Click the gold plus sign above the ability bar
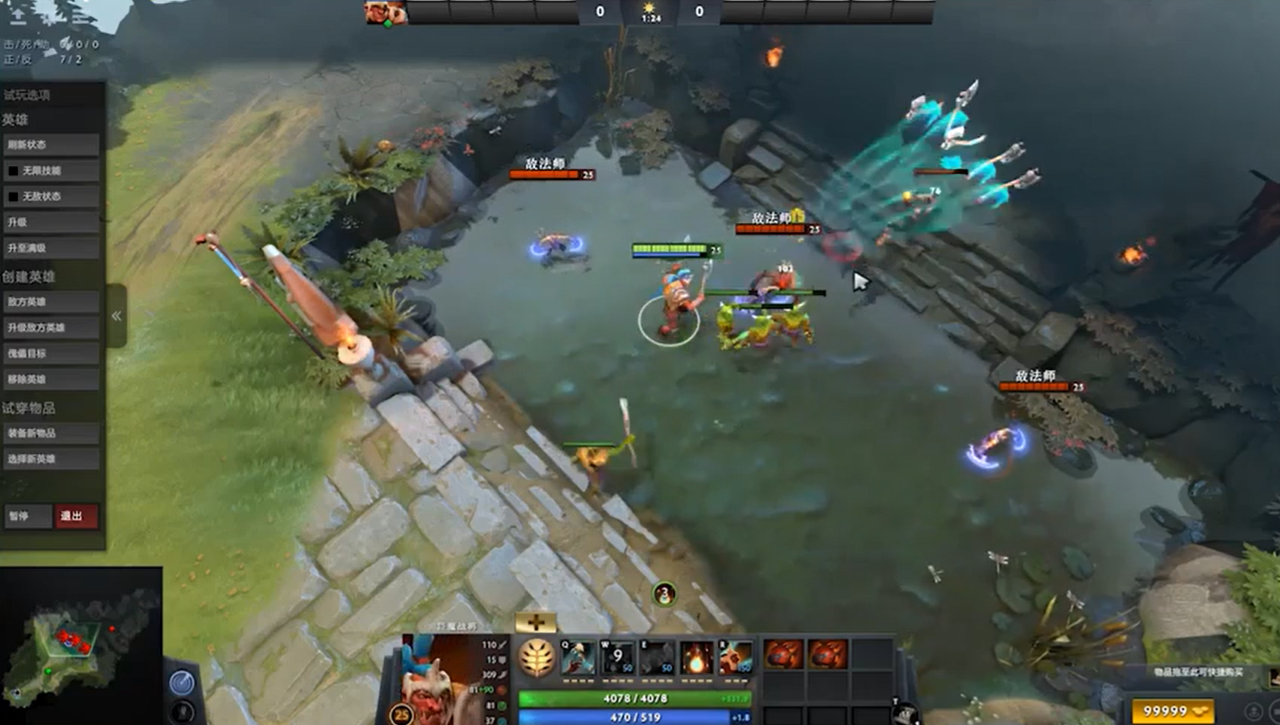 tap(535, 622)
